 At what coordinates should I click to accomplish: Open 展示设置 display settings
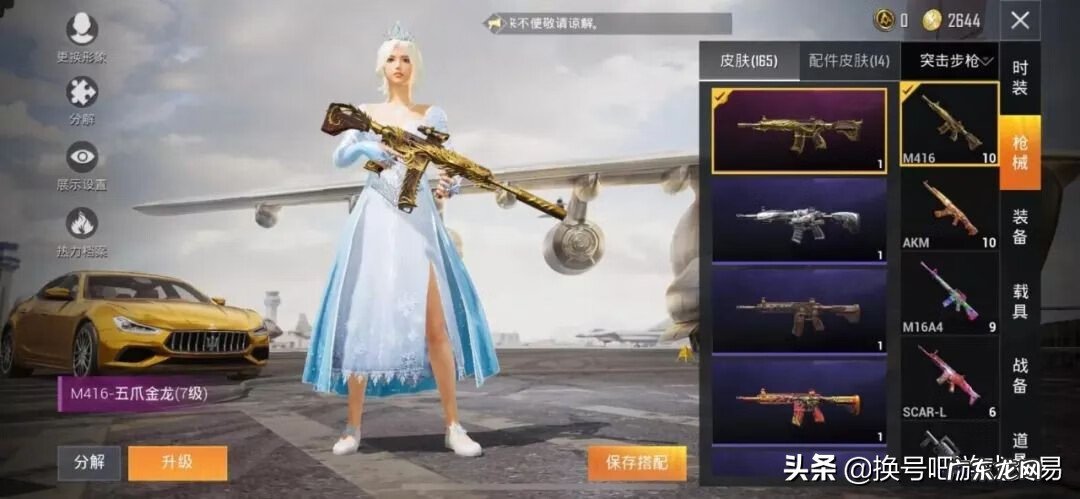(x=81, y=157)
